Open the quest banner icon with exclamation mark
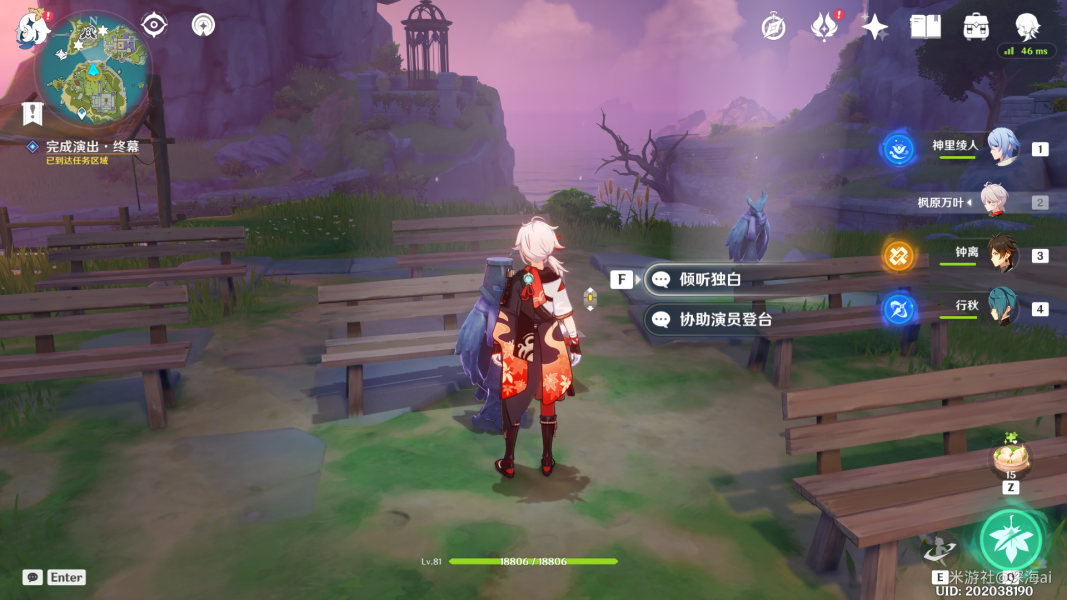This screenshot has height=600, width=1067. click(32, 113)
